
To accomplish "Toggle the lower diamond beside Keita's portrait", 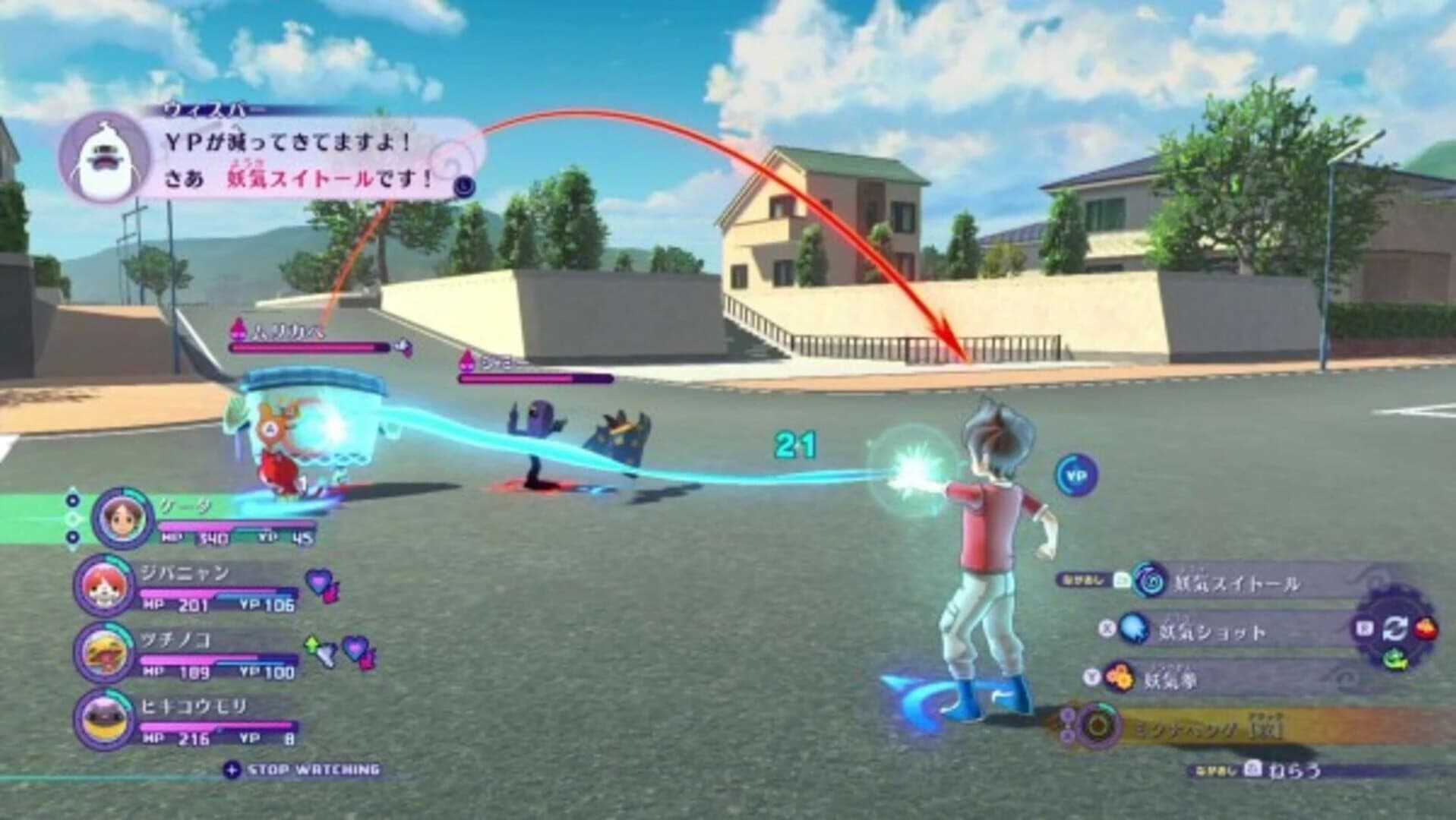I will (73, 536).
